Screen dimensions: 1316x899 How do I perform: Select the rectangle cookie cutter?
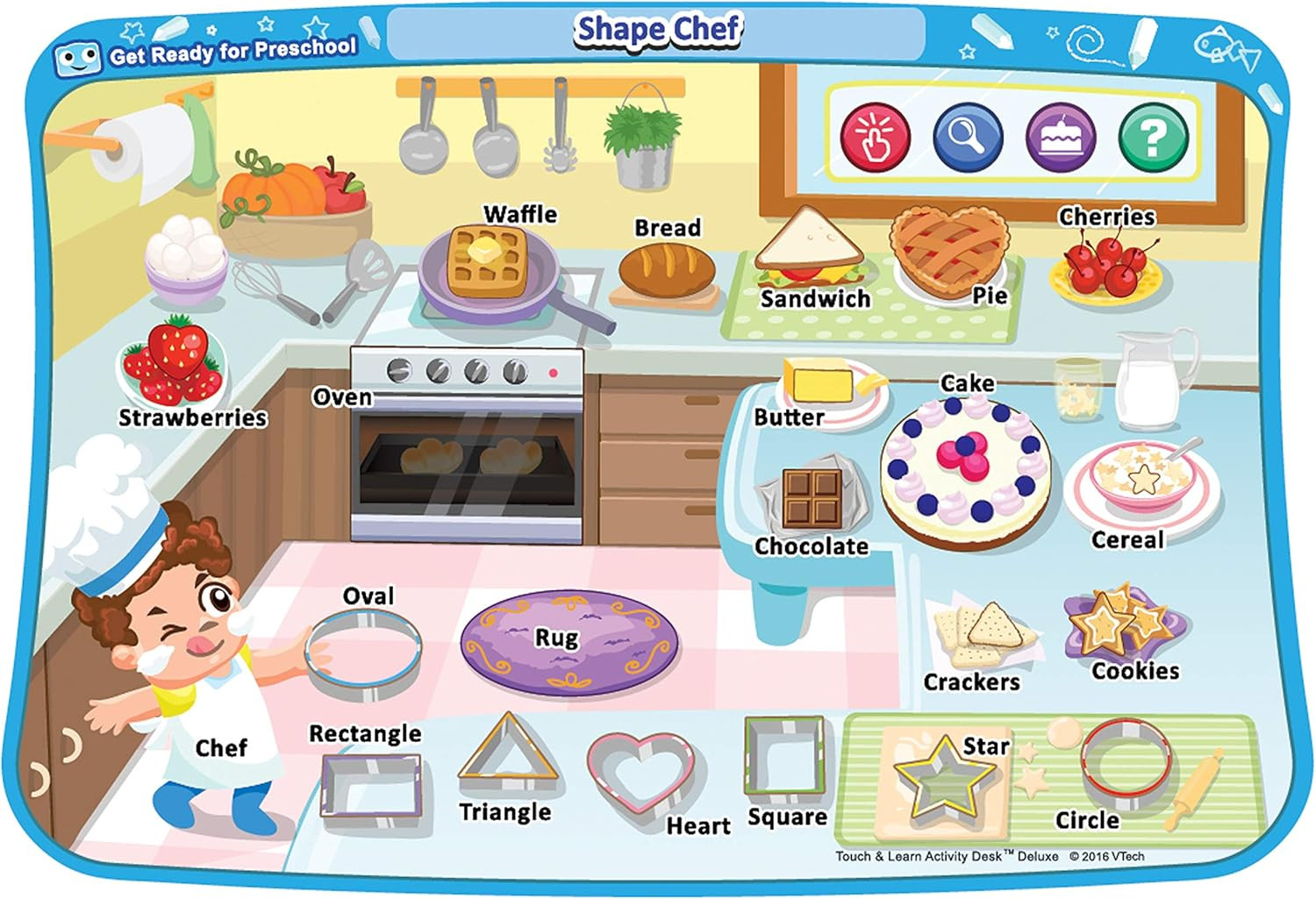(370, 786)
